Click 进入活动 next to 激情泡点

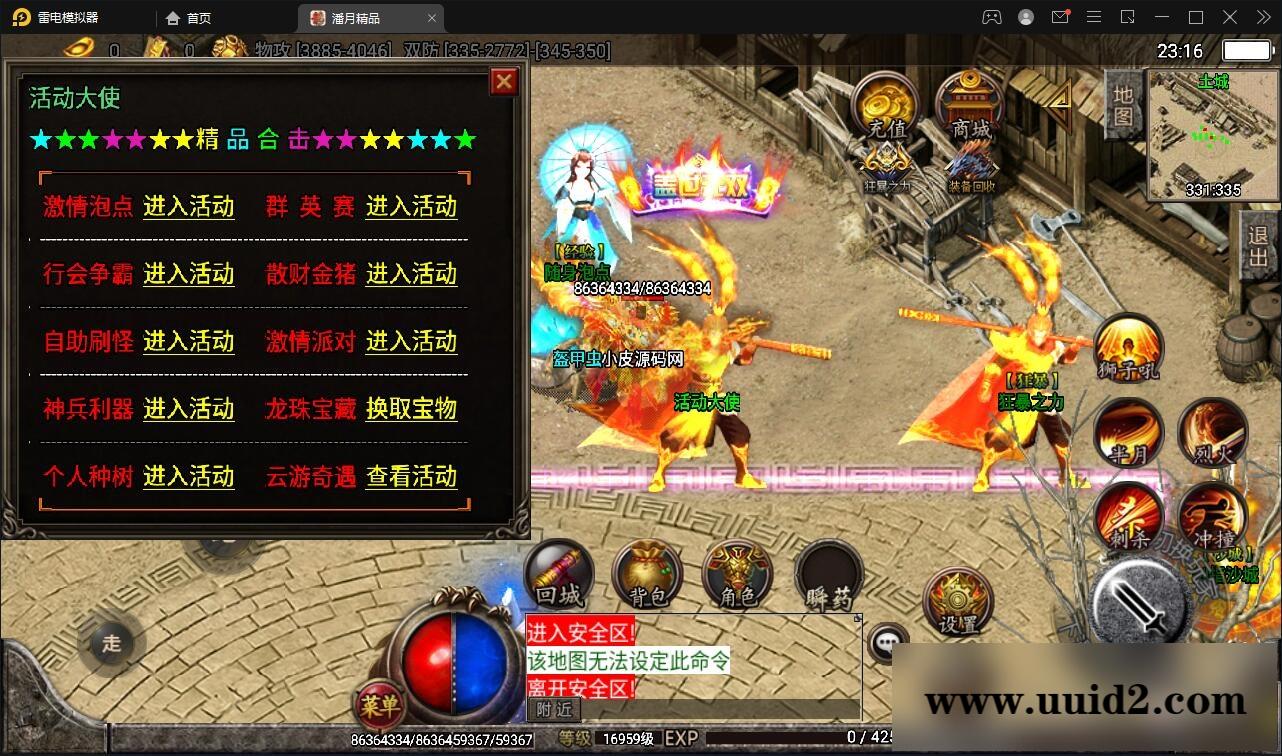click(x=188, y=207)
